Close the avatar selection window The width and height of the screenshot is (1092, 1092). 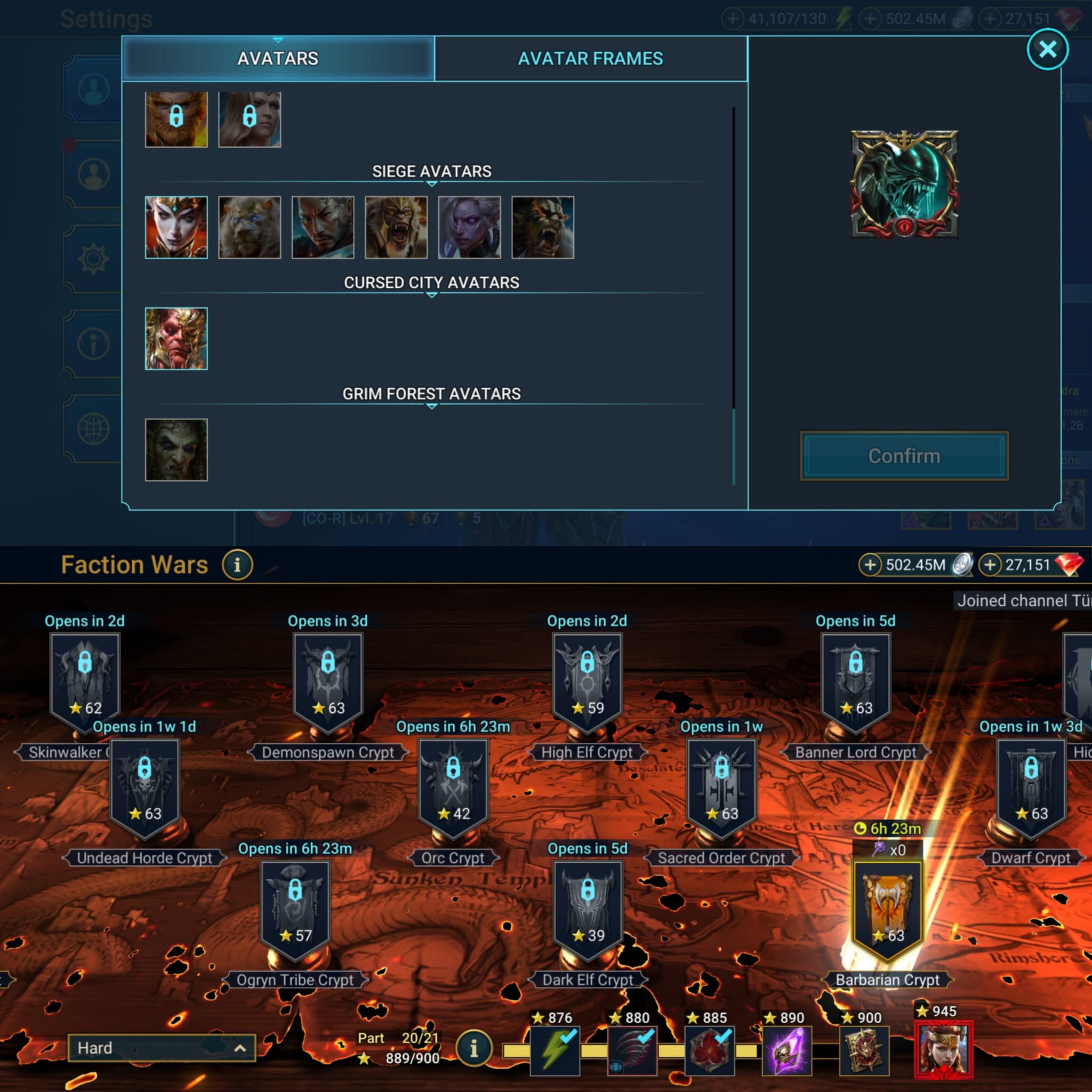(x=1047, y=50)
